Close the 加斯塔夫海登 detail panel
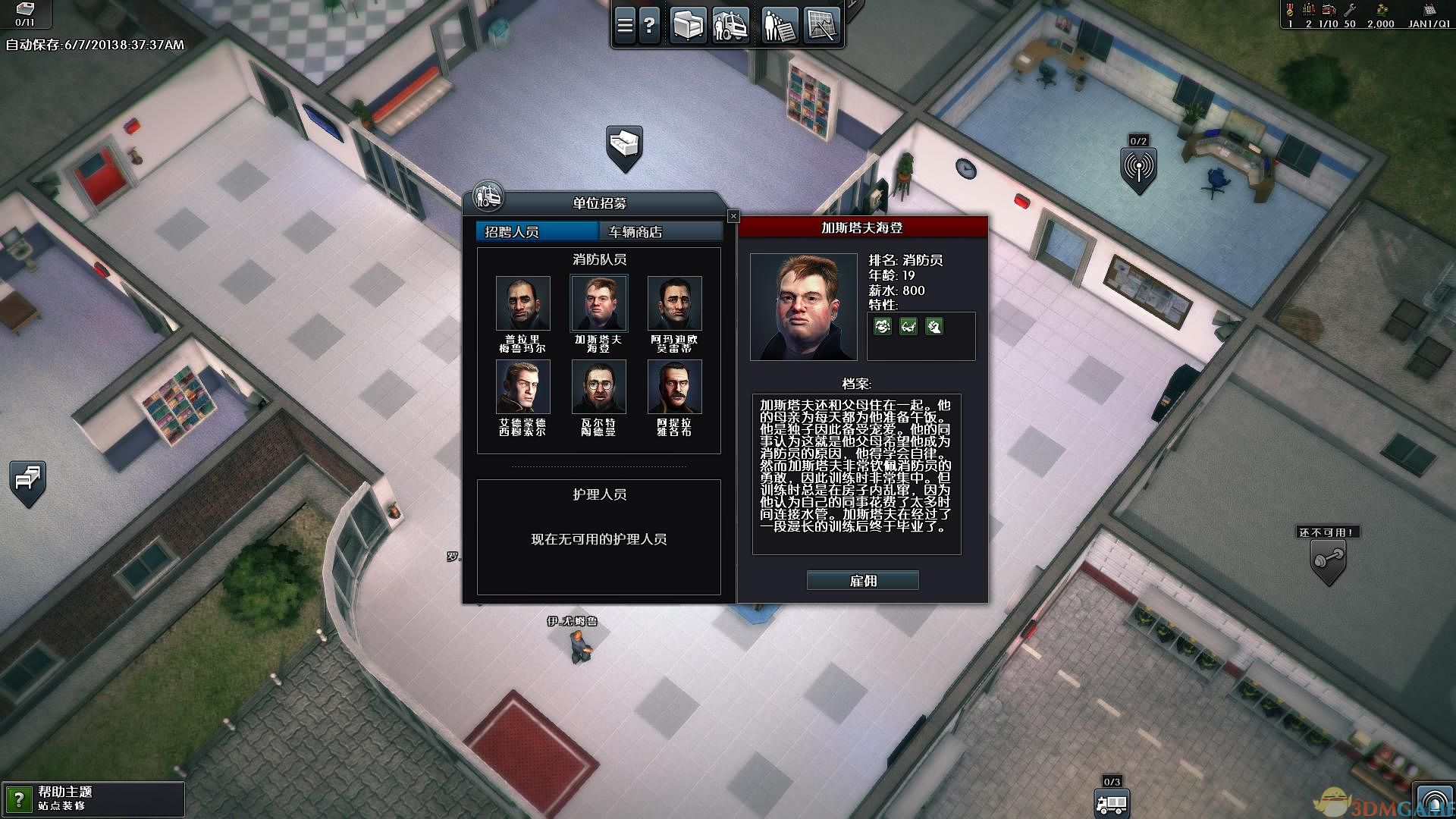Viewport: 1456px width, 819px height. click(733, 215)
